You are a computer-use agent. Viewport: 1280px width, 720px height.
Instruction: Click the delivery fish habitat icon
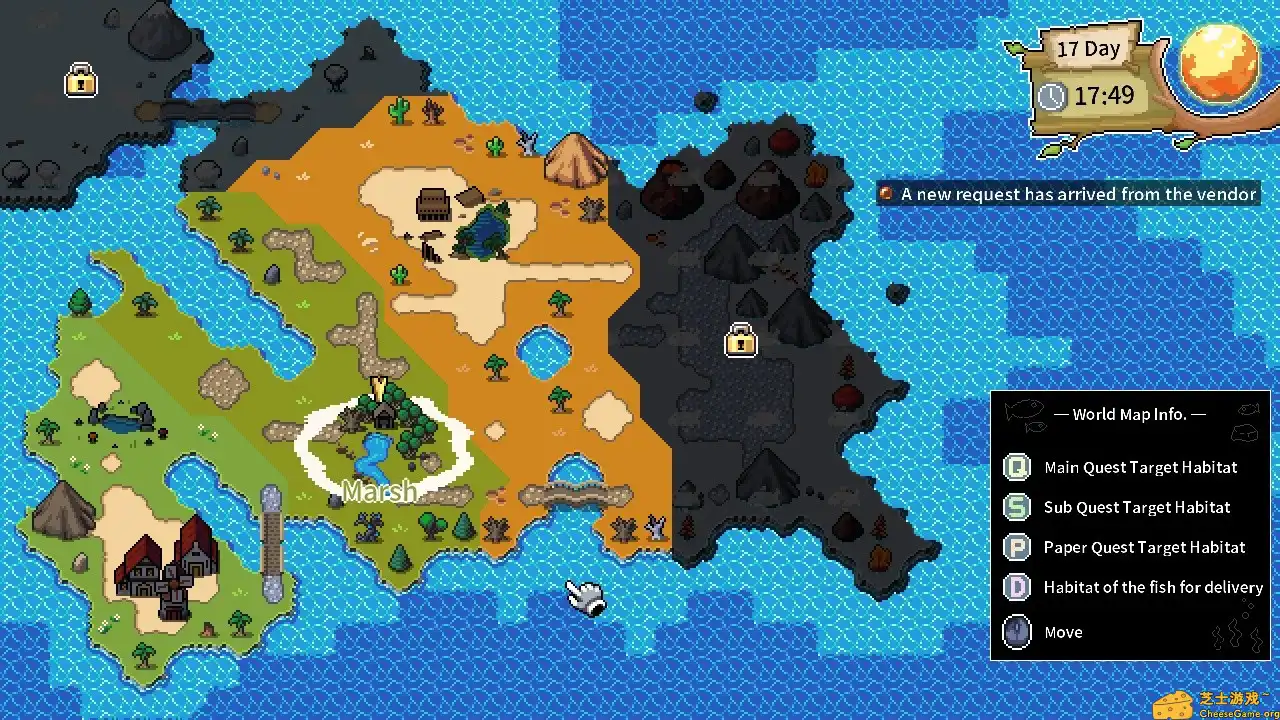tap(1016, 587)
